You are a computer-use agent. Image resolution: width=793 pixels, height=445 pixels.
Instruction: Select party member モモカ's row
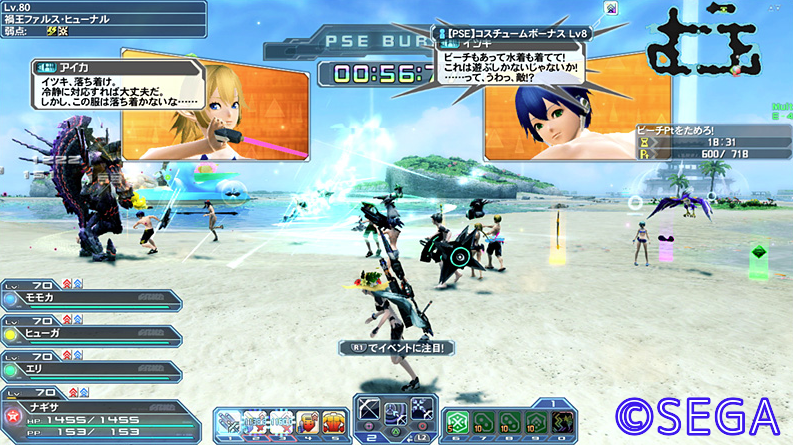click(90, 299)
